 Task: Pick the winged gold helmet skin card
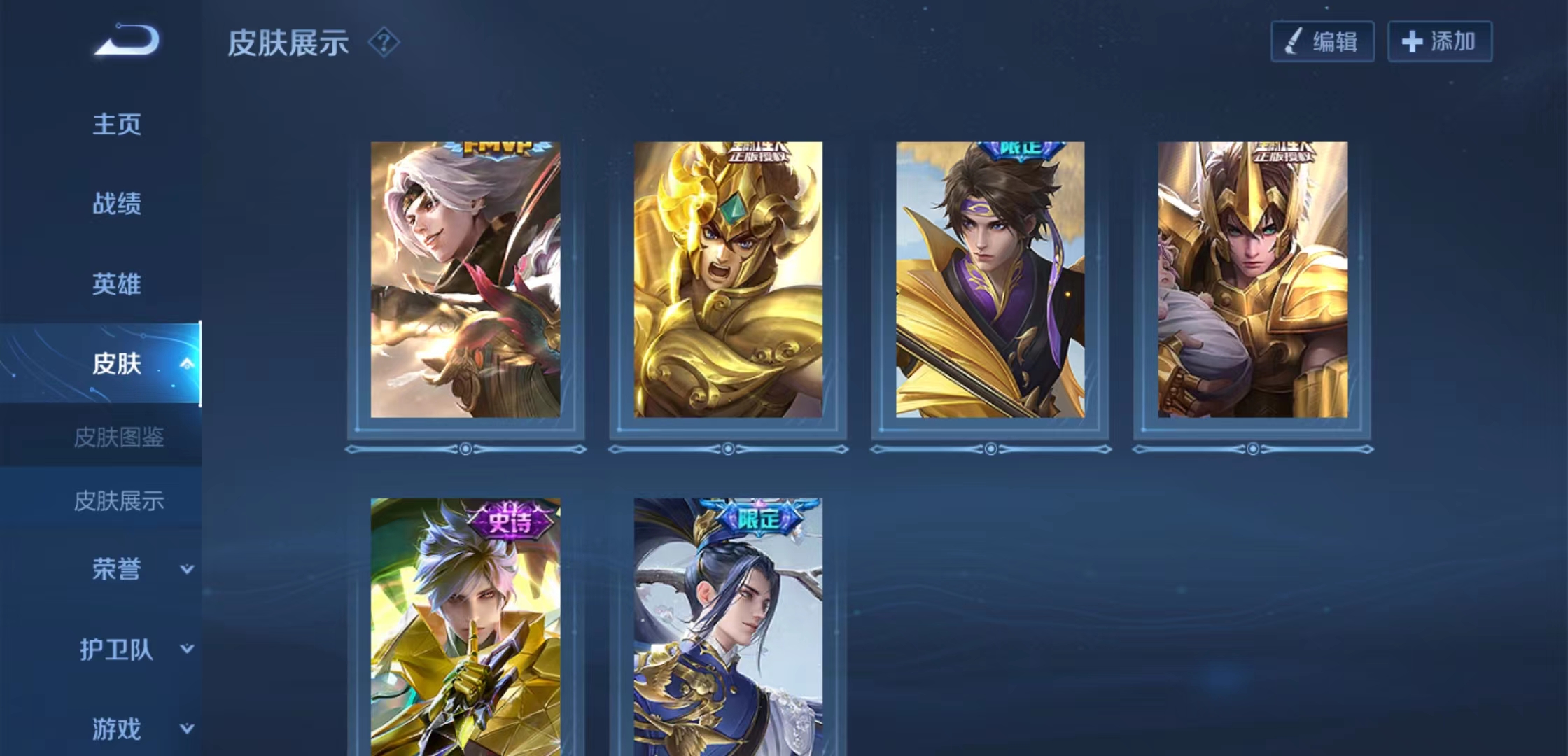point(1252,280)
